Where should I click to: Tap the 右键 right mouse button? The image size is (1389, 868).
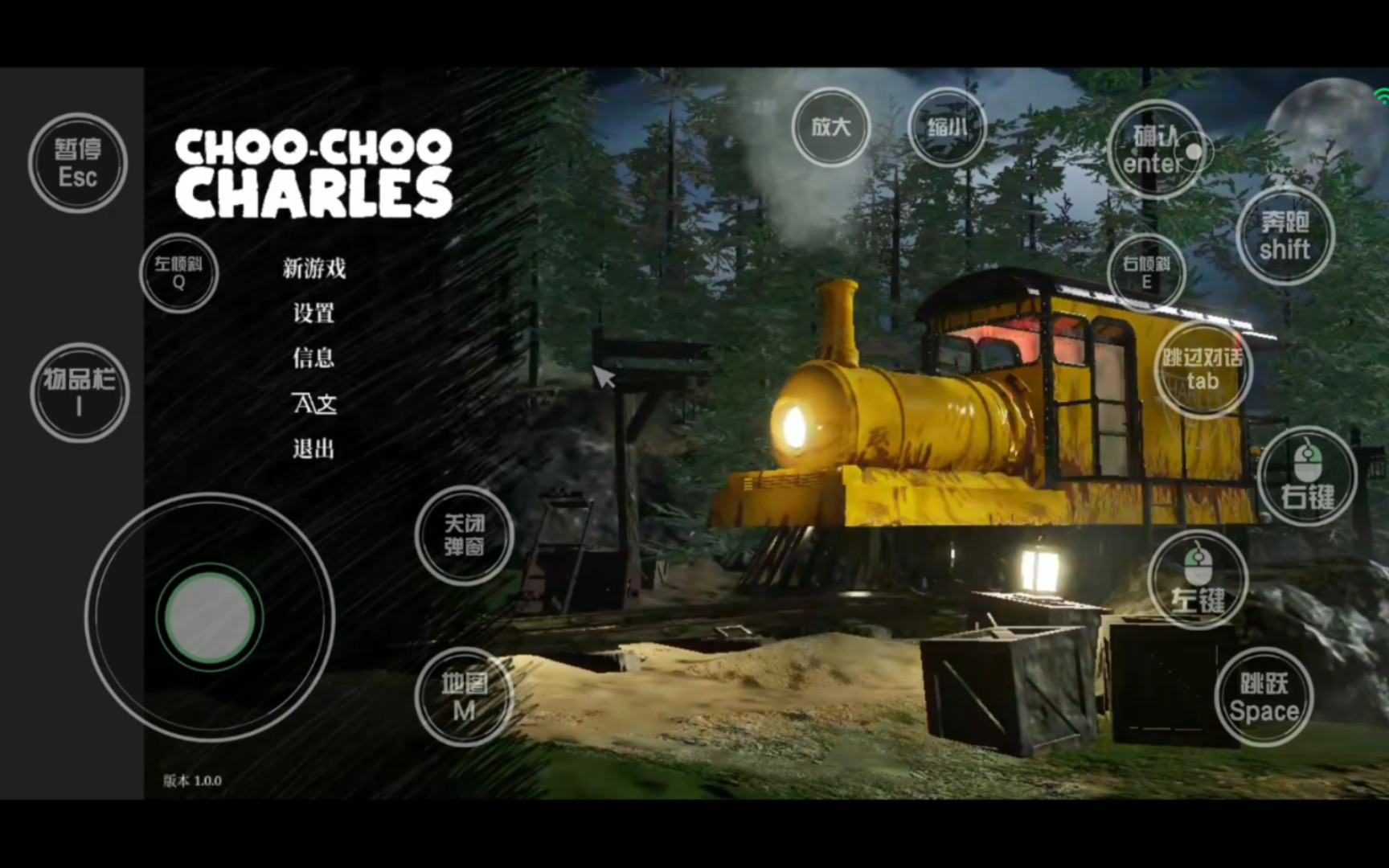1307,477
